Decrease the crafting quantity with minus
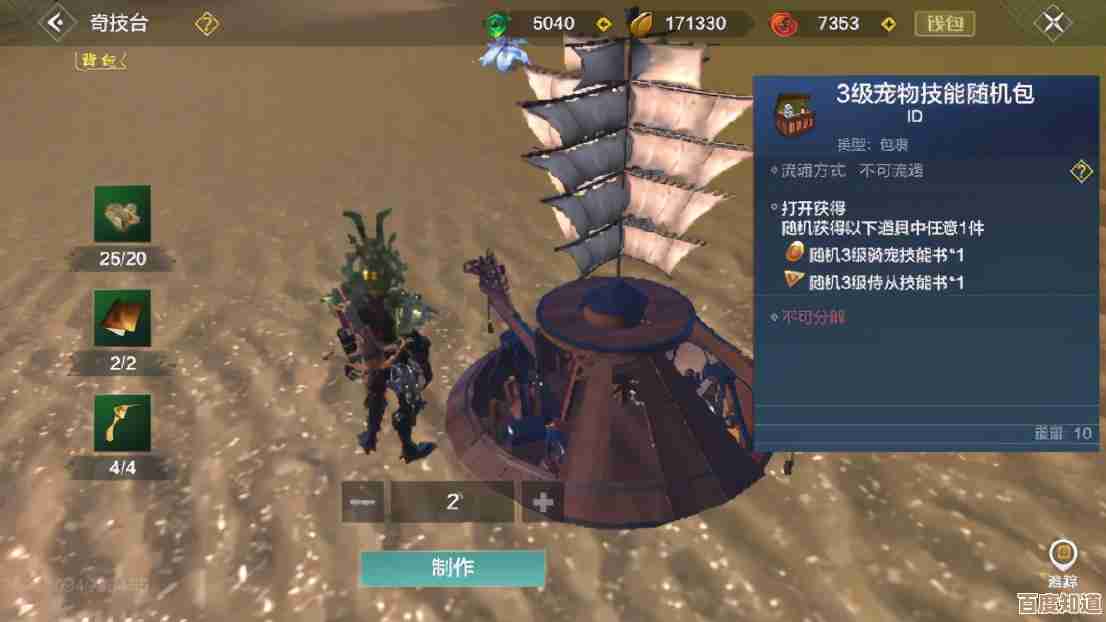This screenshot has width=1106, height=622. tap(362, 502)
